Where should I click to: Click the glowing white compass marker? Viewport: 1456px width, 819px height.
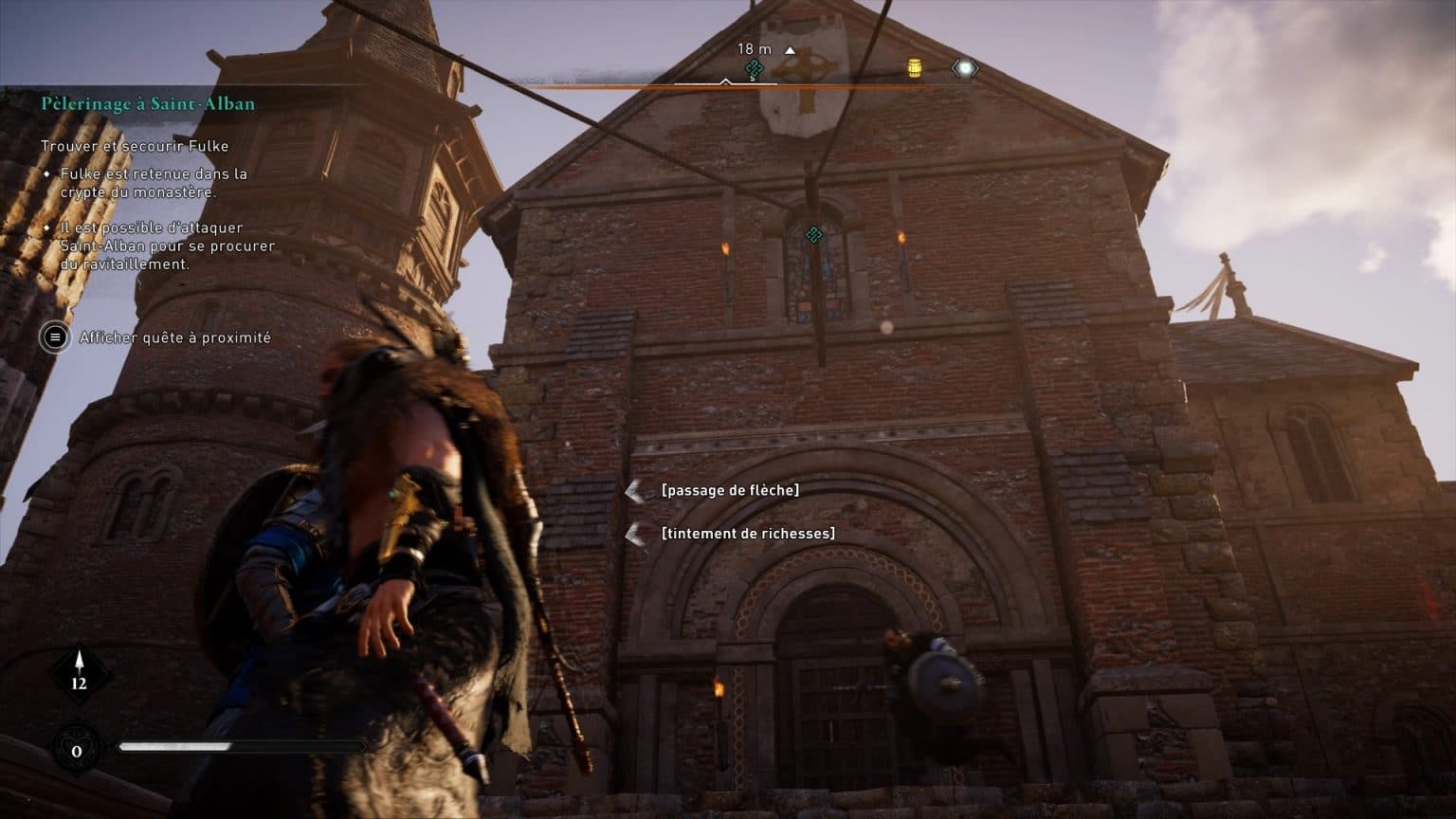(964, 68)
